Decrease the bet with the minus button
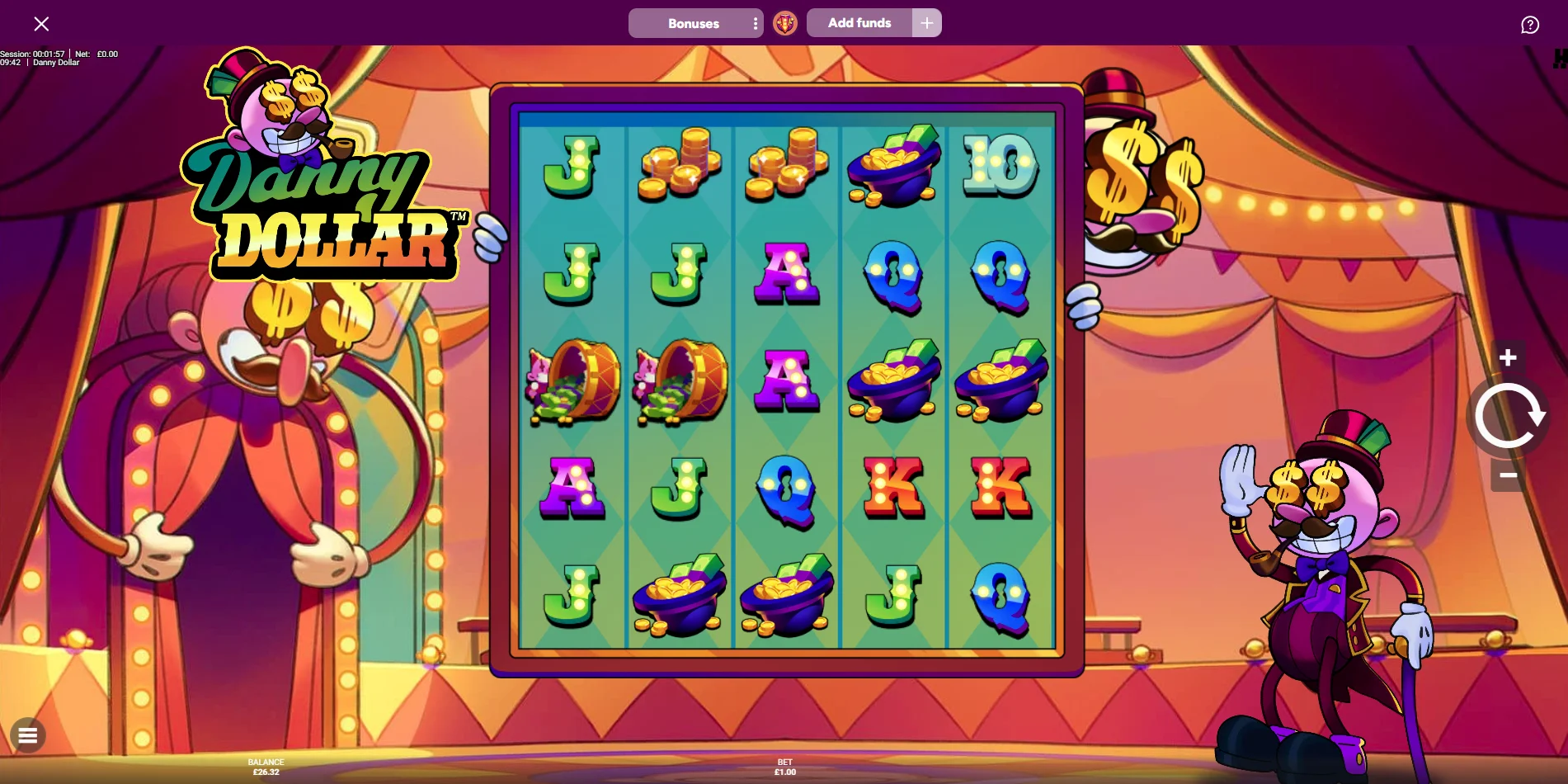The height and width of the screenshot is (784, 1568). [1508, 475]
